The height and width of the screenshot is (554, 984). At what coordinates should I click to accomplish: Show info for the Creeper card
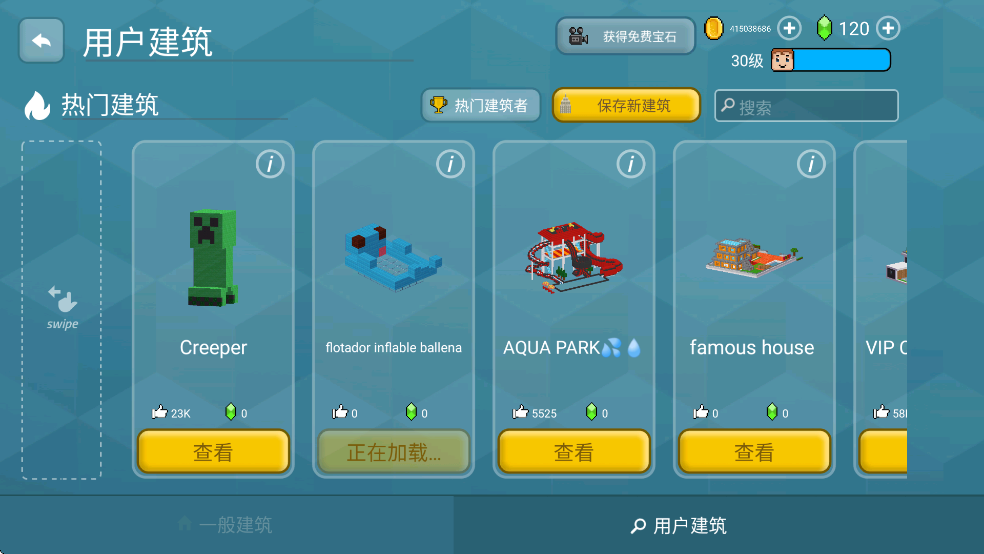pyautogui.click(x=270, y=164)
